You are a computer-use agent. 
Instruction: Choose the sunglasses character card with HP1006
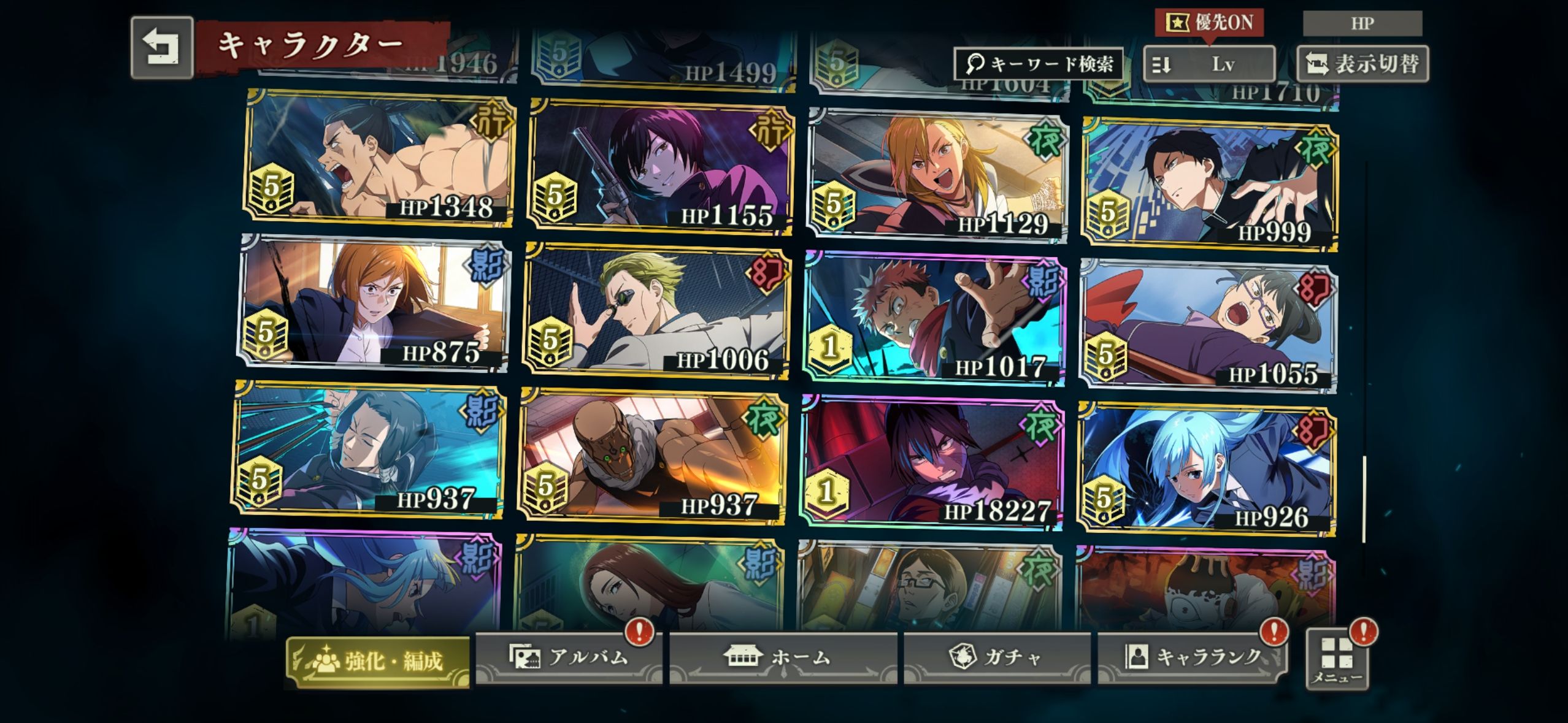click(656, 312)
